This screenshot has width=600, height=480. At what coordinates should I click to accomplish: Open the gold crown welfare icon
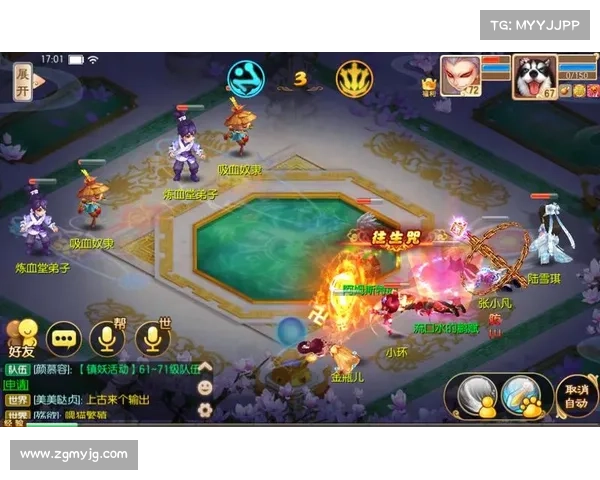pos(429,87)
